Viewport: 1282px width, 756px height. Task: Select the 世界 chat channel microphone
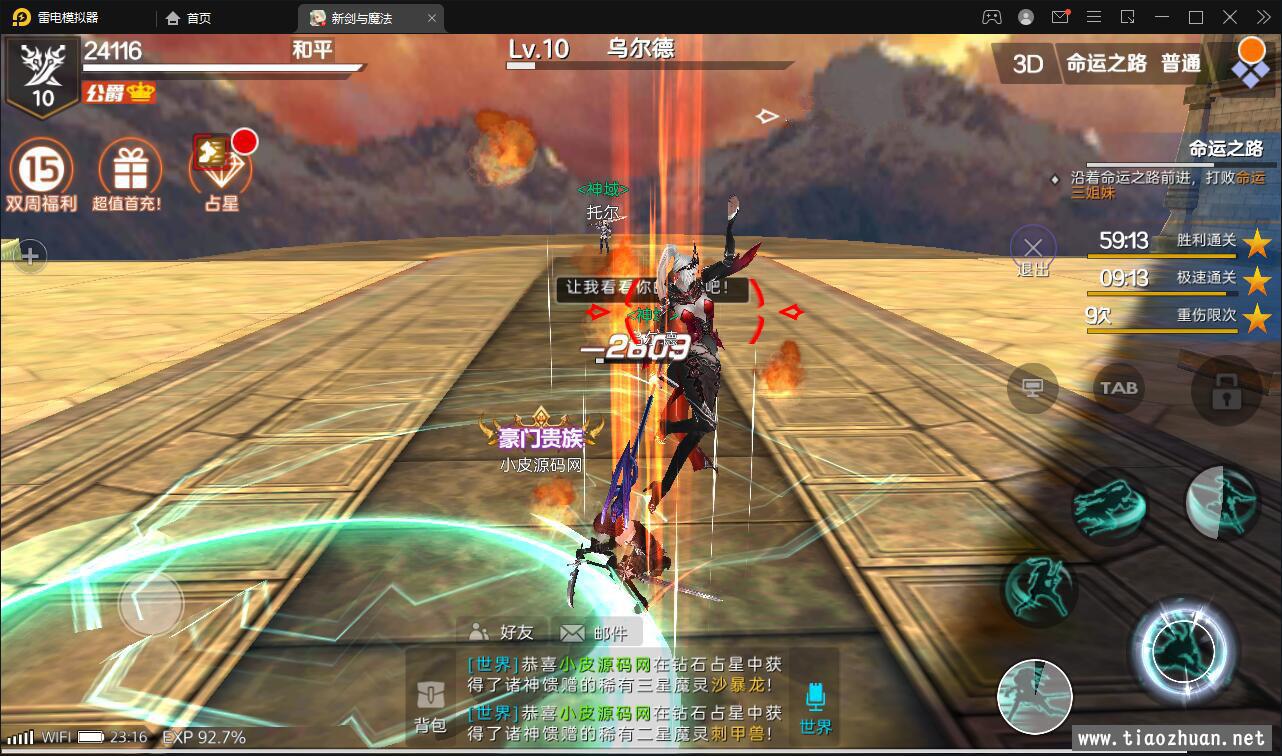tap(815, 705)
